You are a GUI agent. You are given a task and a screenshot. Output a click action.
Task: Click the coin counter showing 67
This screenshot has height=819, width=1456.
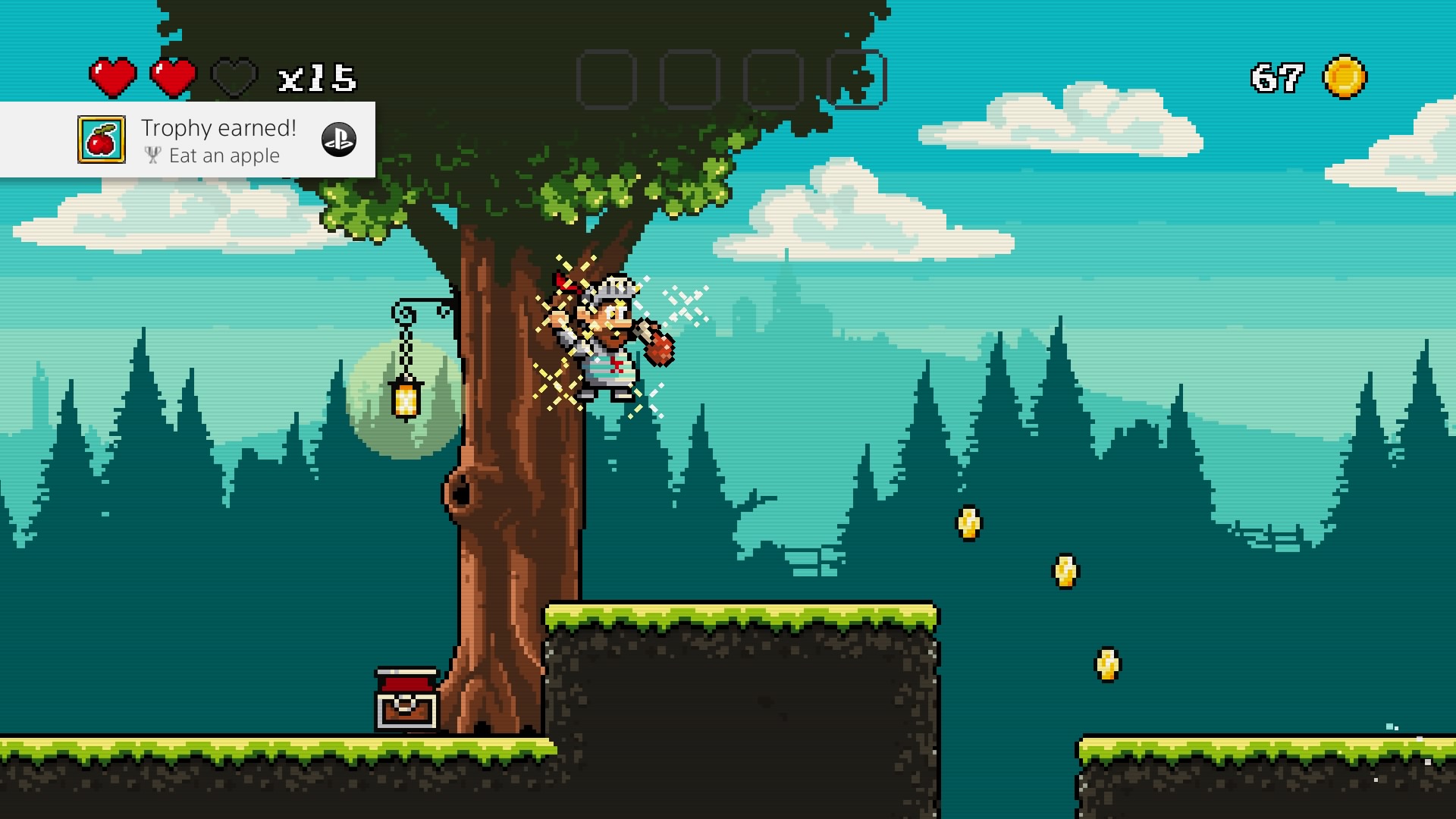click(1276, 77)
